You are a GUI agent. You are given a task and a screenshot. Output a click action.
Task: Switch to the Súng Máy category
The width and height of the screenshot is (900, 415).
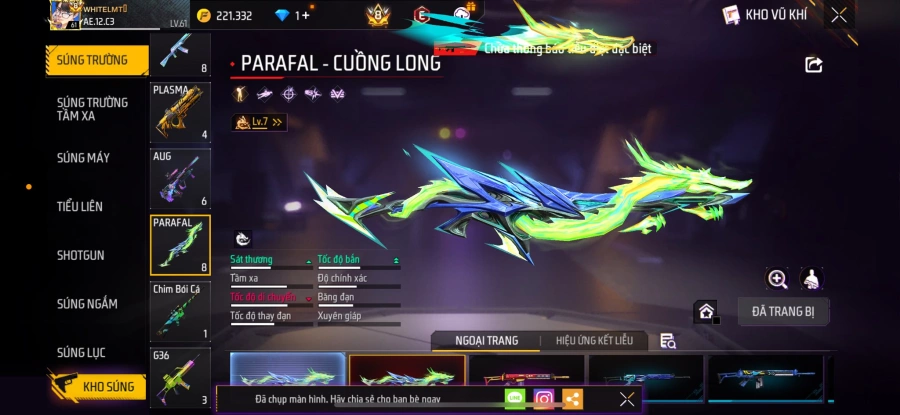[84, 158]
